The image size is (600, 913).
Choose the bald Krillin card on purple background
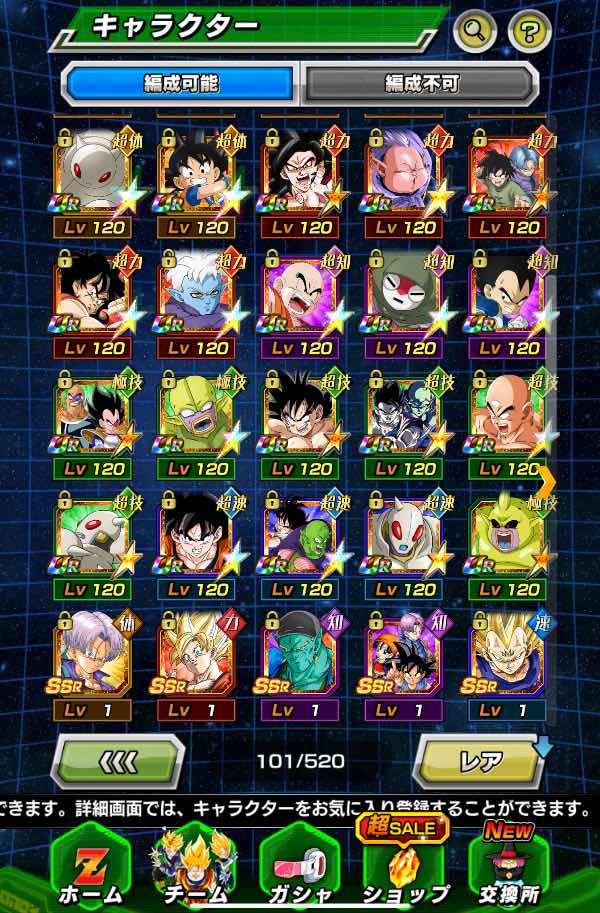pyautogui.click(x=300, y=296)
